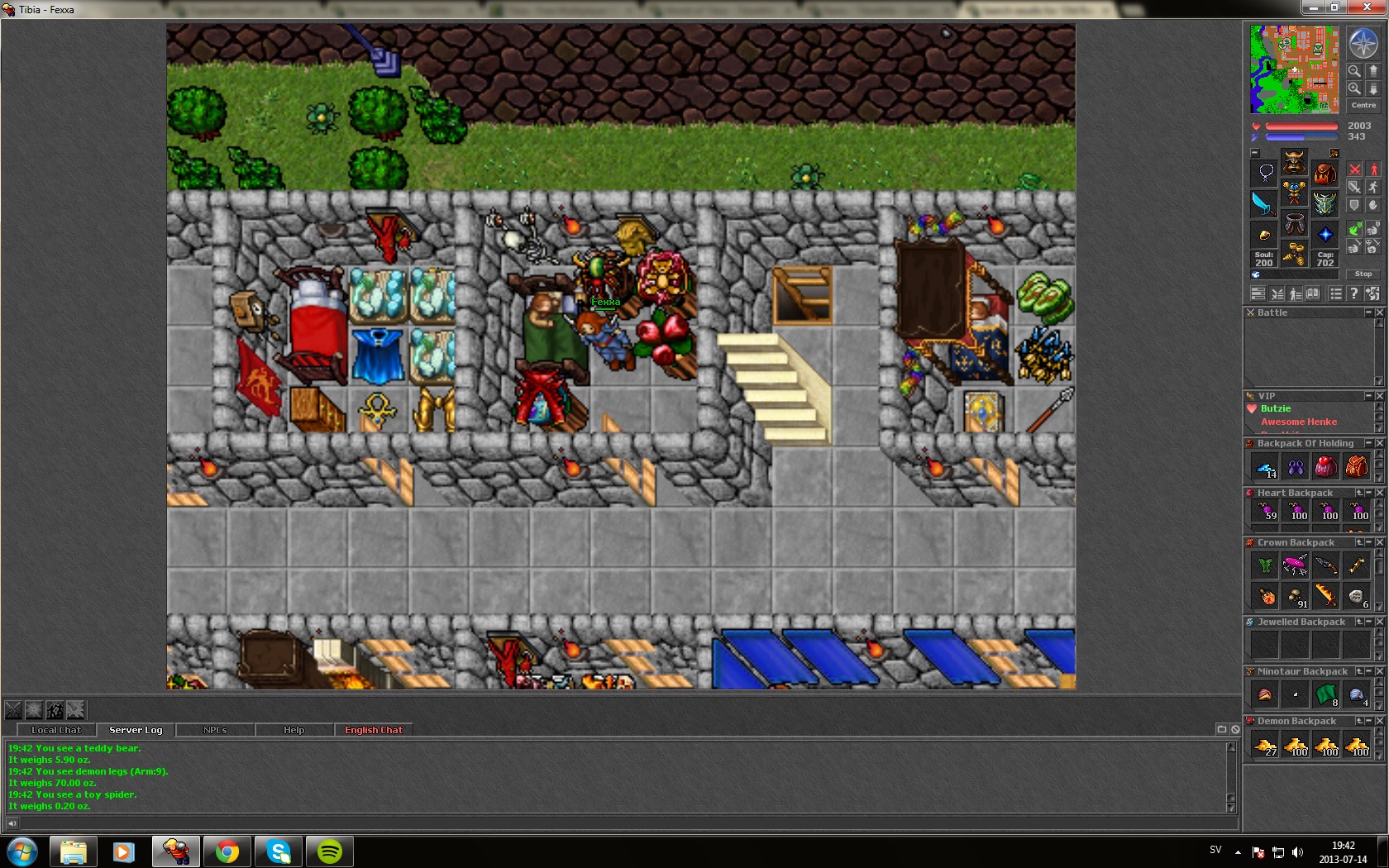
Task: Zoom out the minimap with the minus magnifier
Action: (1354, 70)
